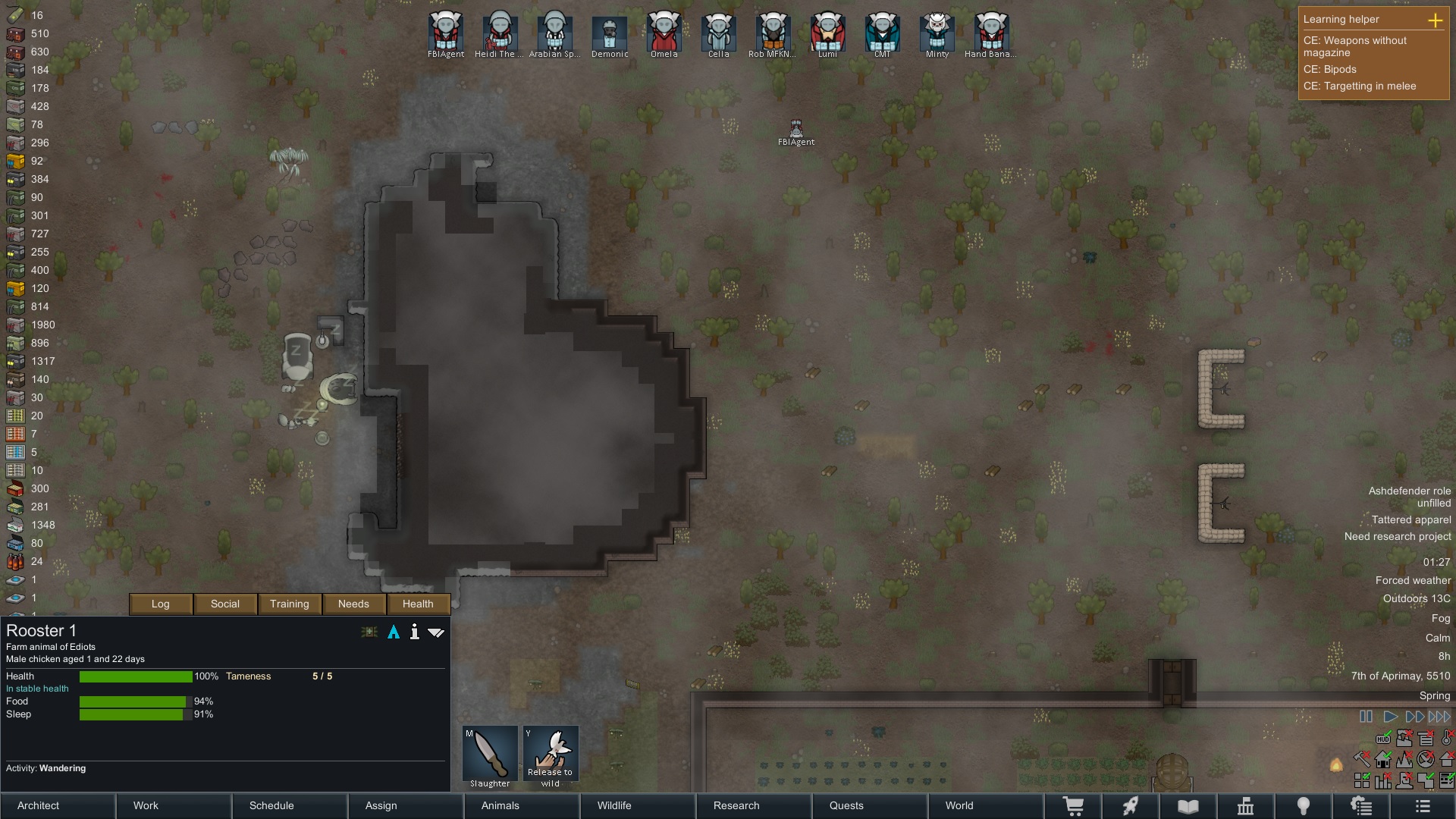Viewport: 1456px width, 819px height.
Task: Open the info card for Rooster 1
Action: point(414,632)
